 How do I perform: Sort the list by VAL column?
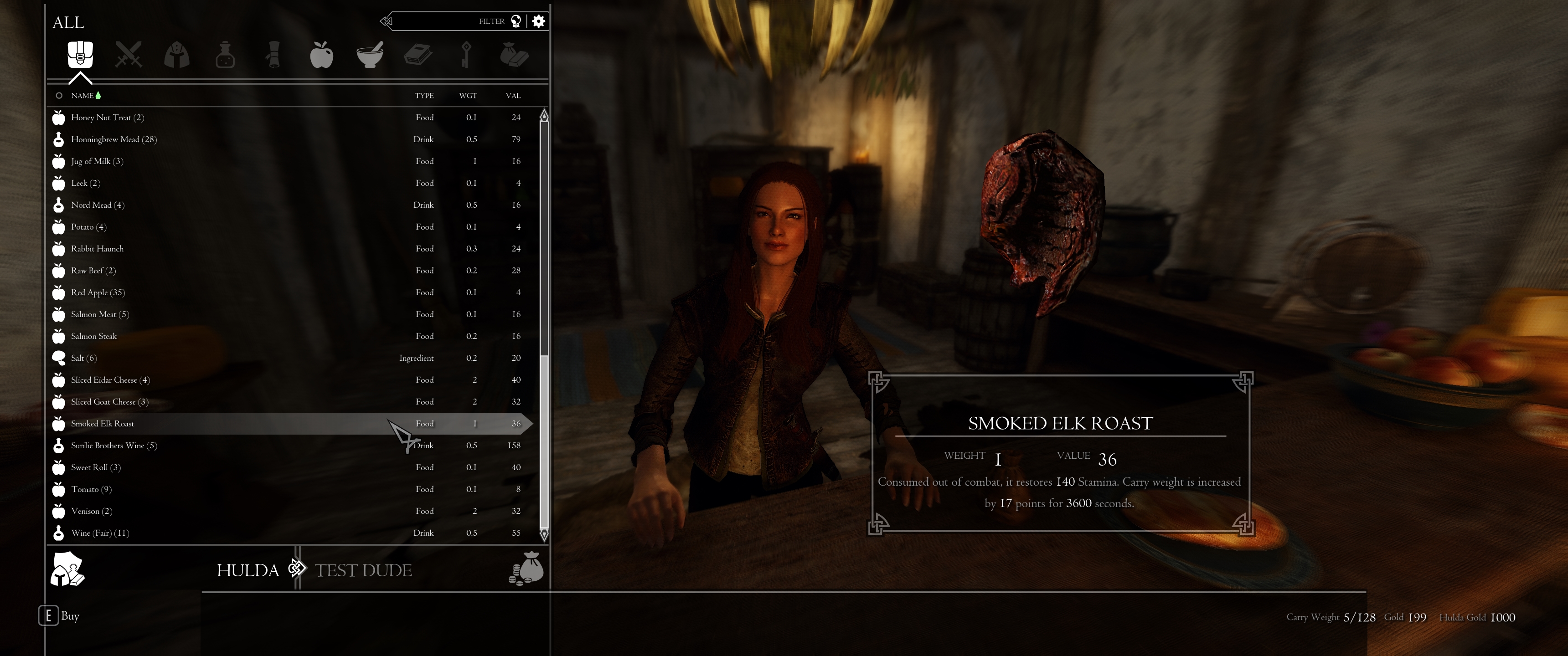tap(513, 96)
